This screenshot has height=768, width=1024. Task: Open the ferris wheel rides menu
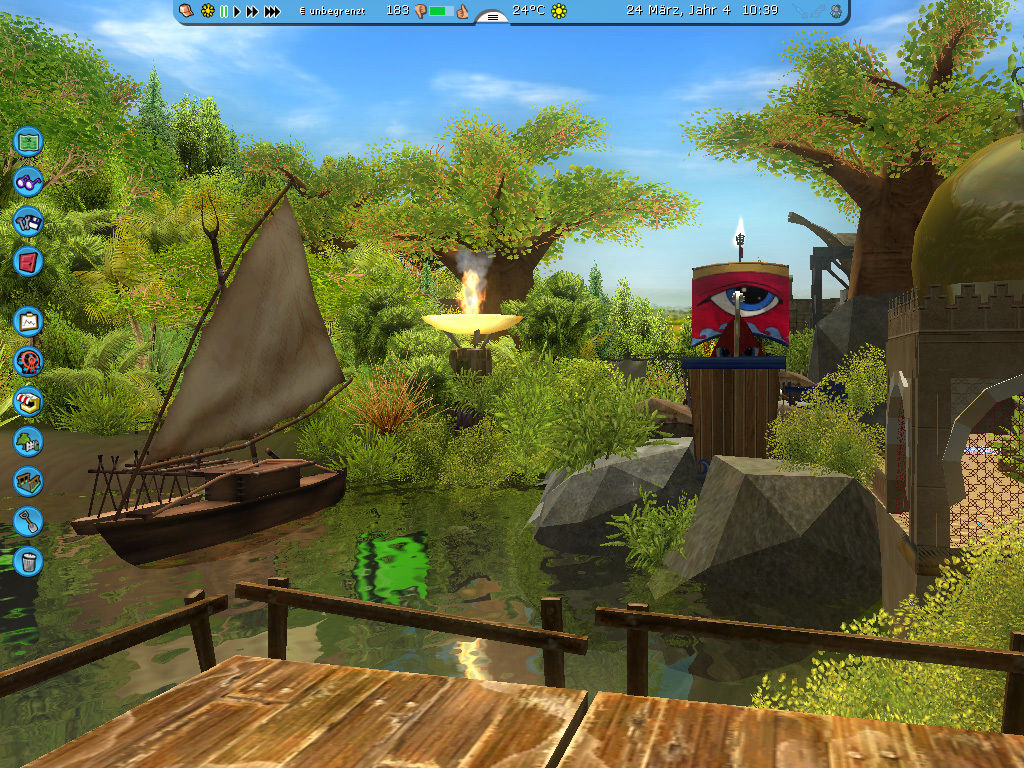(28, 361)
